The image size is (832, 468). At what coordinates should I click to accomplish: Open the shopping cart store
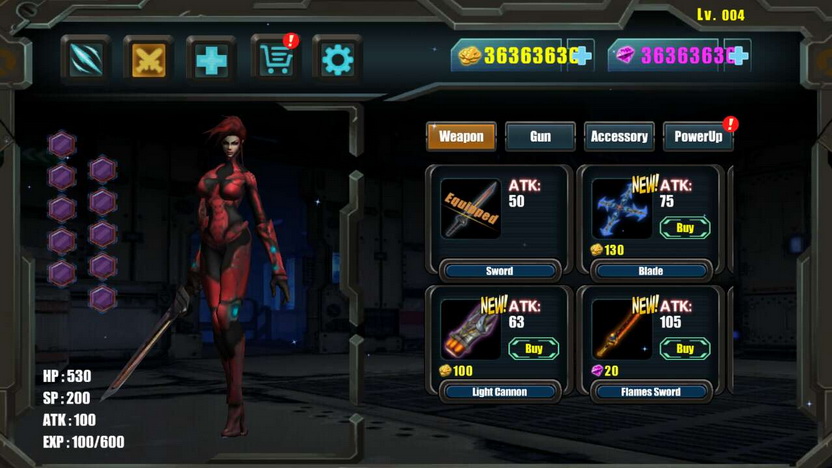(273, 60)
